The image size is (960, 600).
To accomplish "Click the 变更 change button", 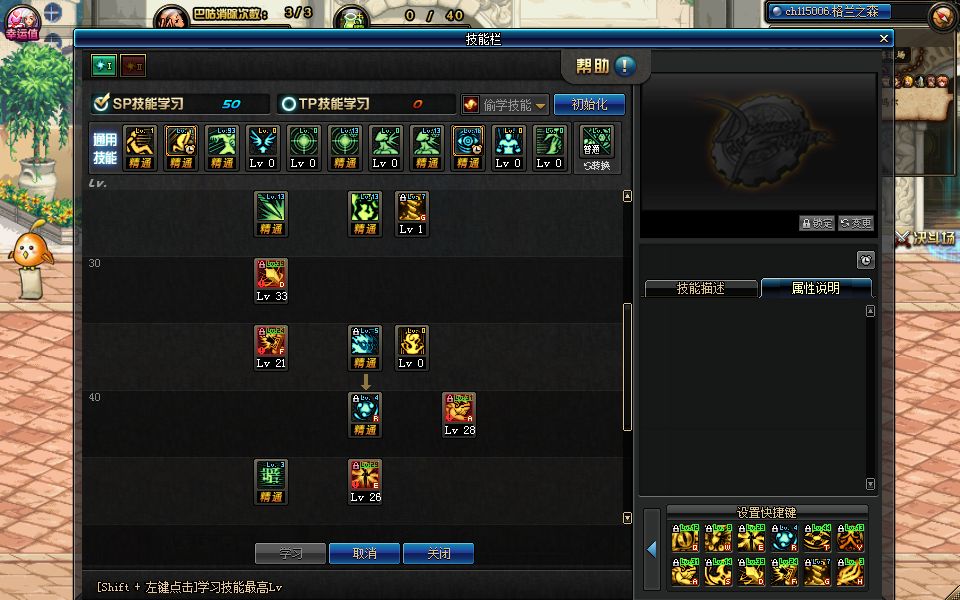I will 855,223.
